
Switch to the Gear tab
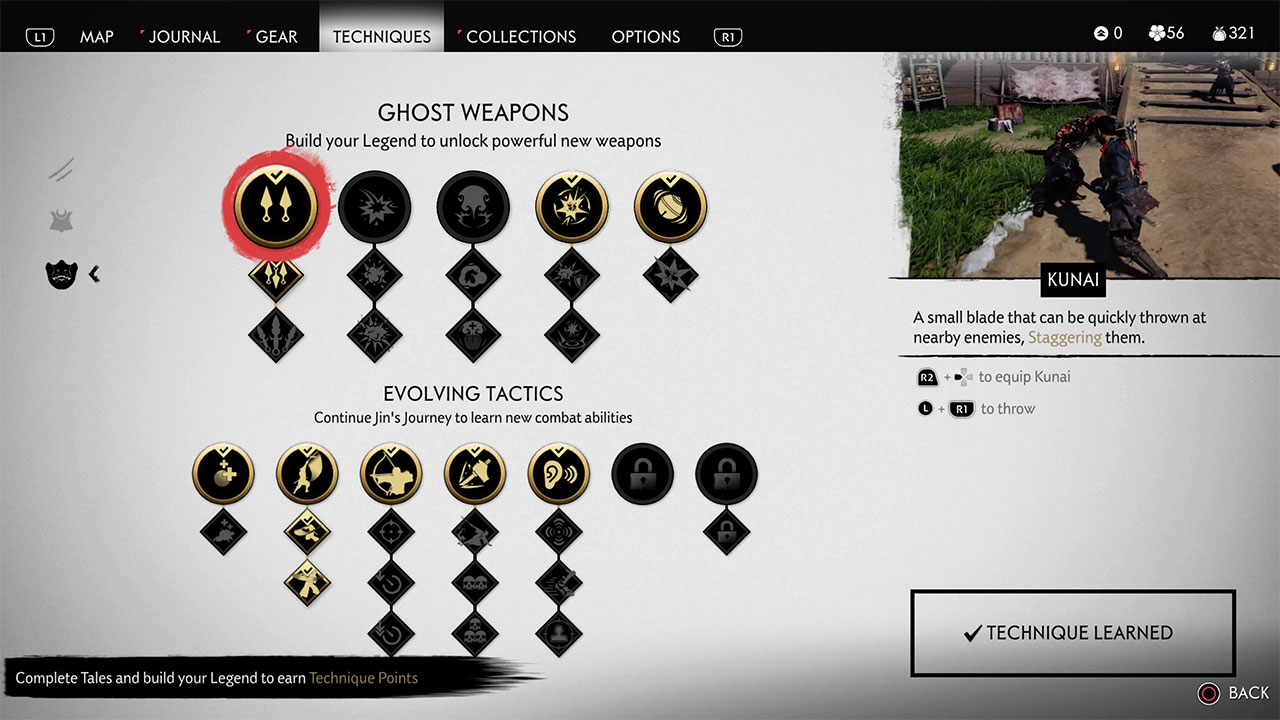pos(276,36)
